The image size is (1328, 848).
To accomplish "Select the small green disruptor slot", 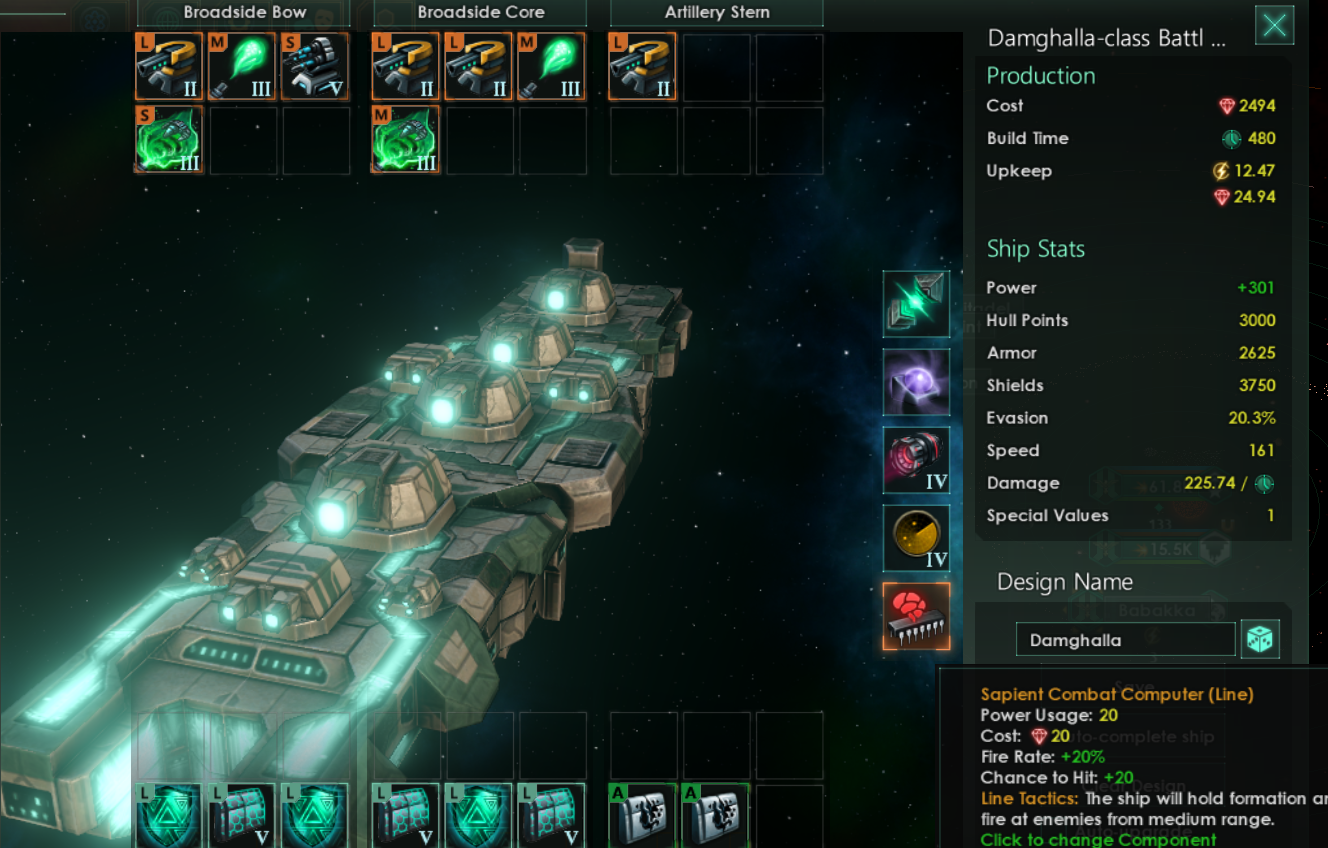I will click(x=169, y=140).
